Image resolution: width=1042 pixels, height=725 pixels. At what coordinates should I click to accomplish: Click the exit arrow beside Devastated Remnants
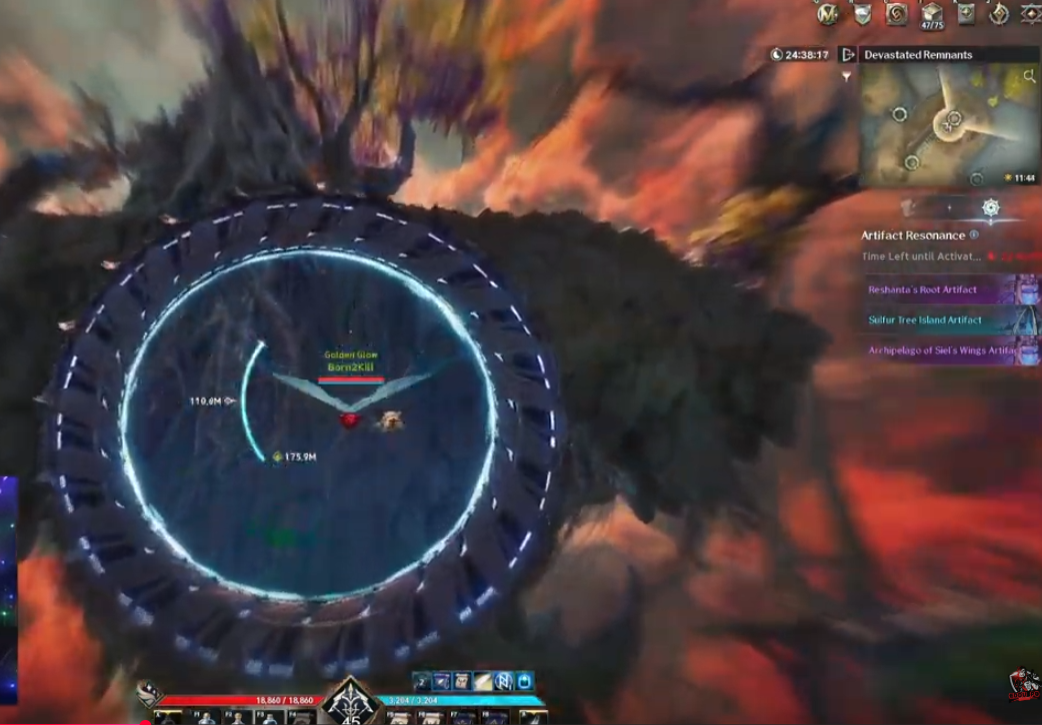click(x=848, y=54)
